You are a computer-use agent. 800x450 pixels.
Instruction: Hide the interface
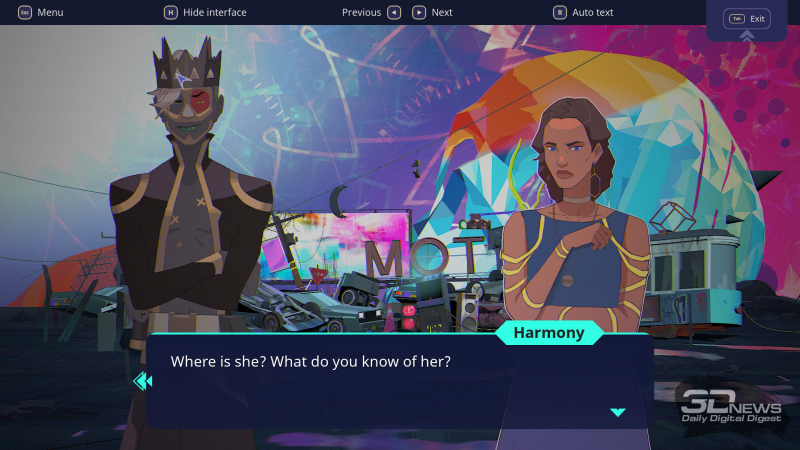[x=205, y=12]
